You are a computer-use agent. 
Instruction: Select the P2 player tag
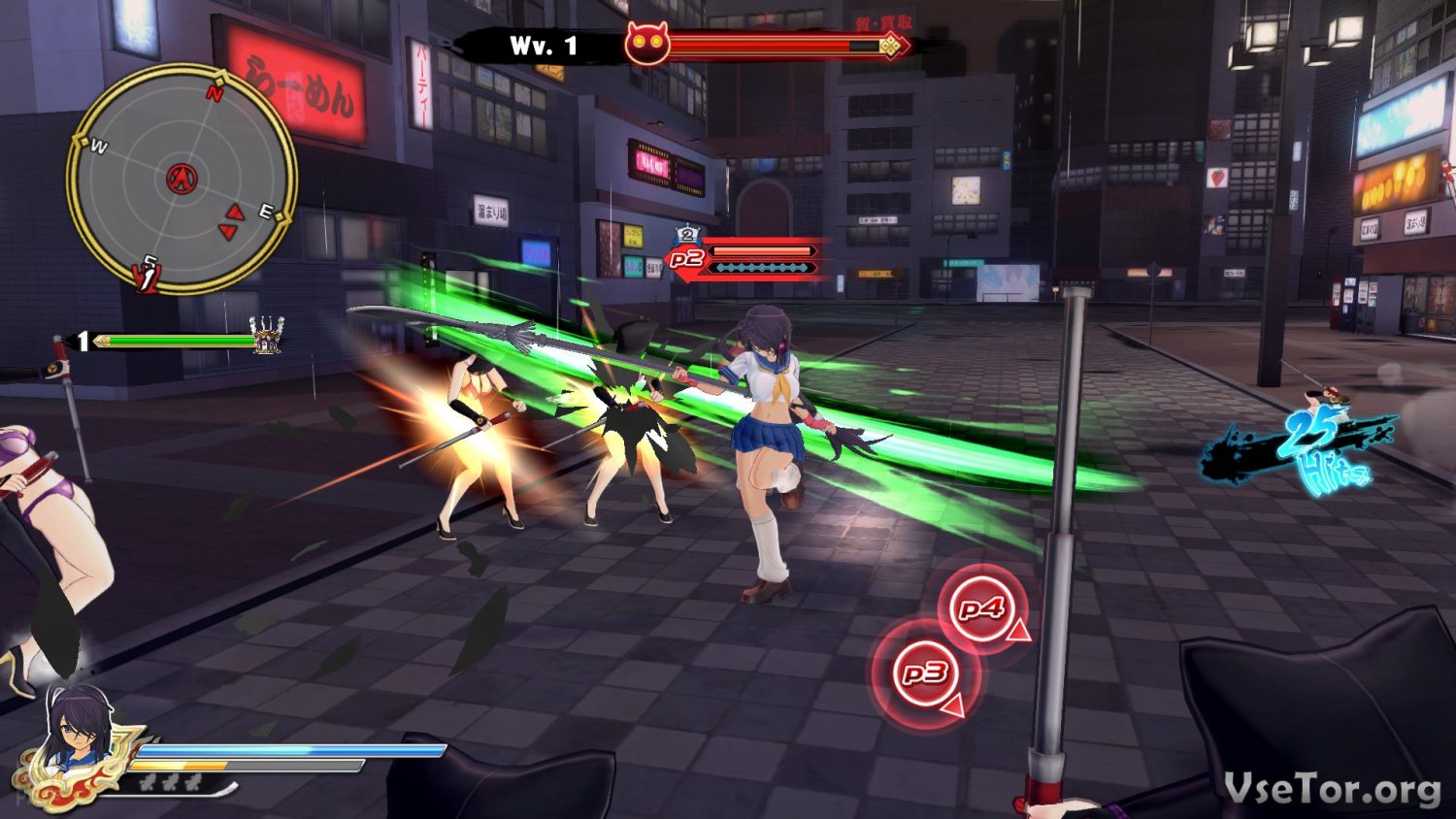(x=686, y=258)
